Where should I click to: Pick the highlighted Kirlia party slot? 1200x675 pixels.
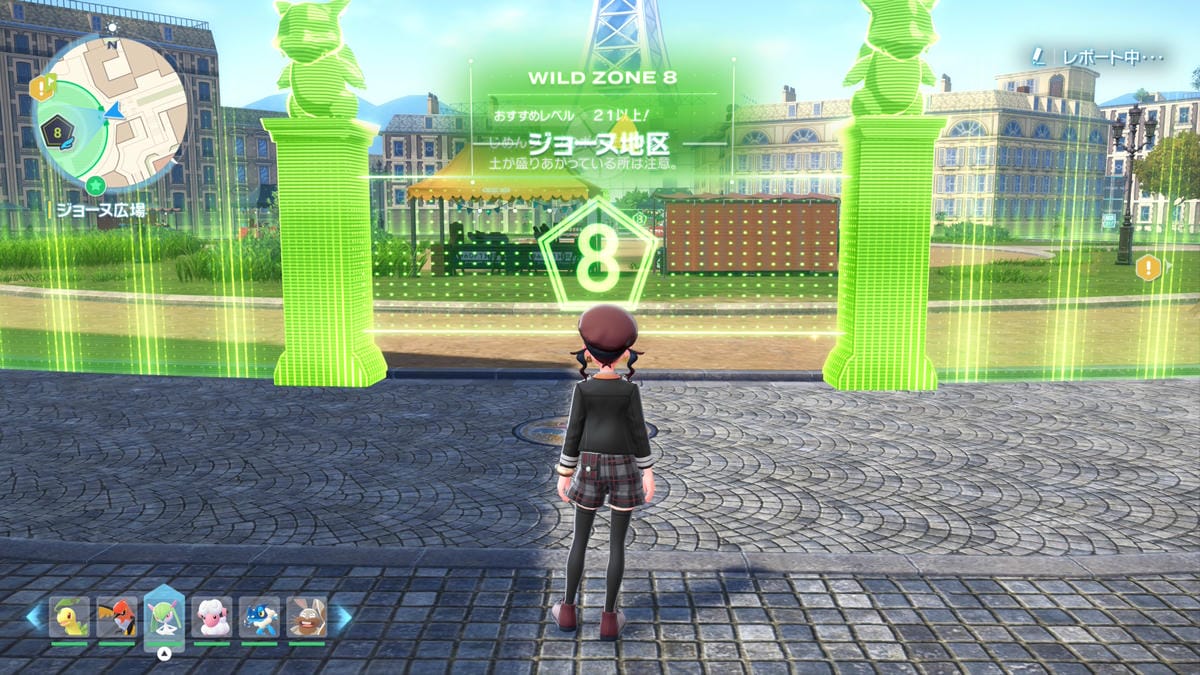(164, 614)
